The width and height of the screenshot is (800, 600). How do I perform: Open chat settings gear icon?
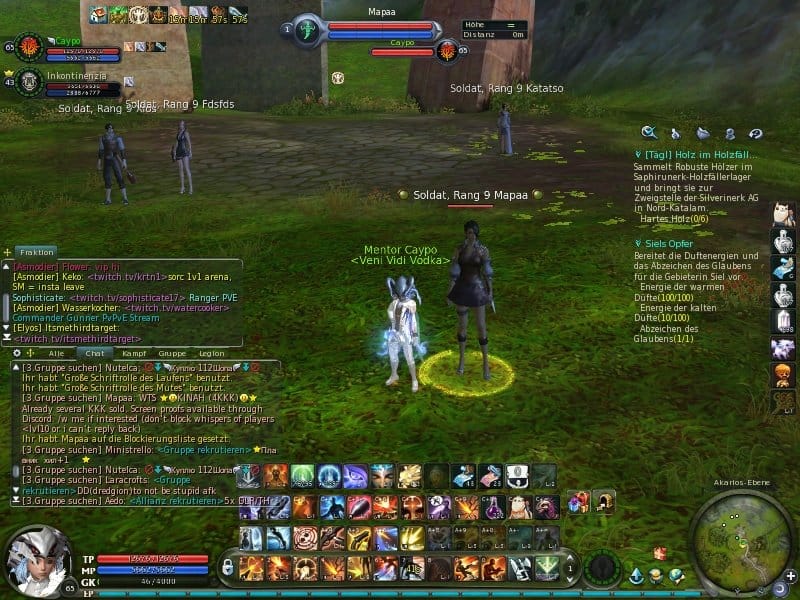coord(15,353)
